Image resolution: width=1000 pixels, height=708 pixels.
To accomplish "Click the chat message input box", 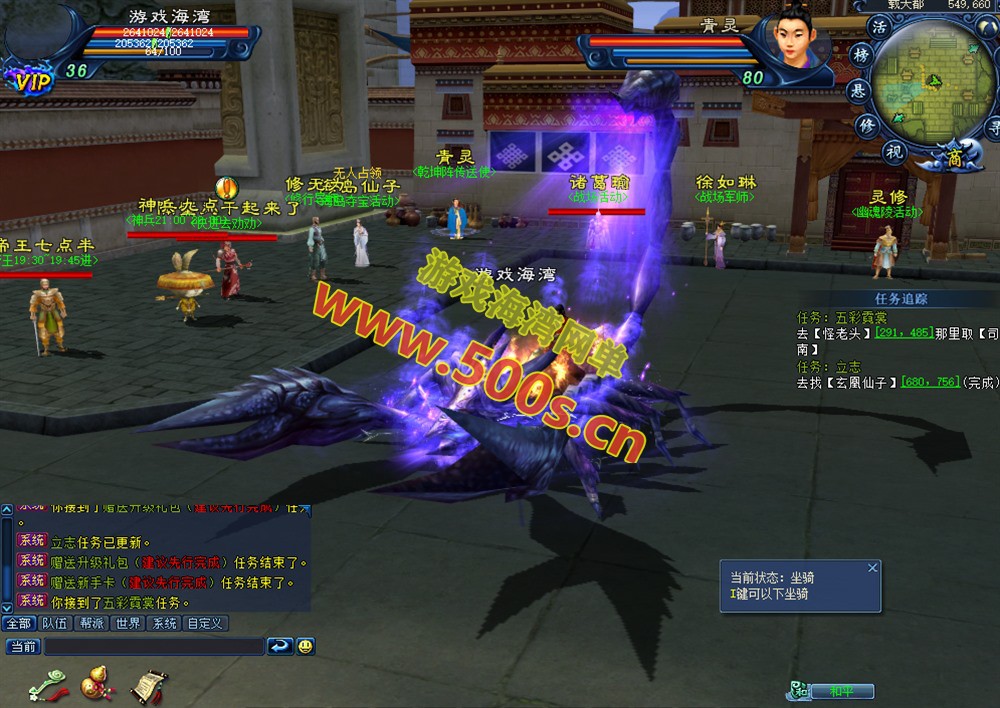I will (152, 647).
